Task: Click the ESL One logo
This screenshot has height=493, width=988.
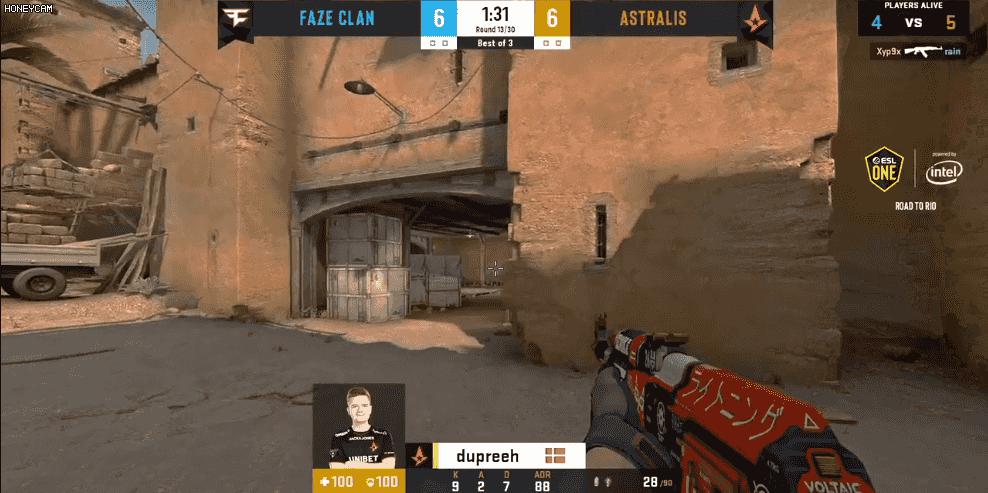Action: coord(885,170)
